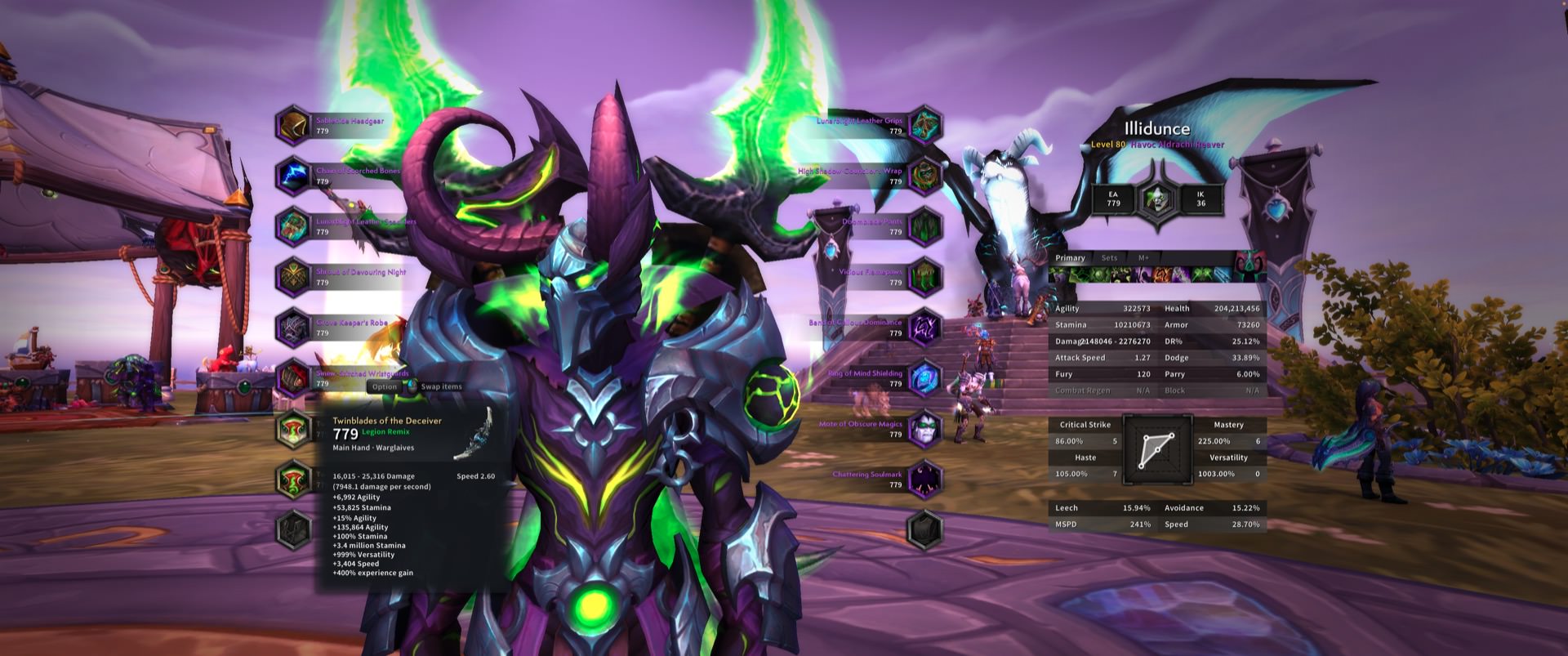Open the High Shadow Councilor's Wrap belt slot
Image resolution: width=1568 pixels, height=656 pixels.
point(925,176)
